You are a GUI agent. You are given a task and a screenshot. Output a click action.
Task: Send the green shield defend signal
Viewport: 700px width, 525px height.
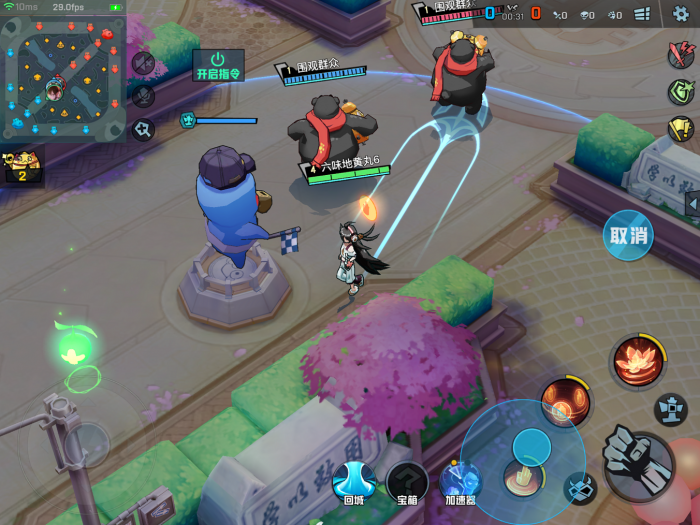click(x=681, y=92)
